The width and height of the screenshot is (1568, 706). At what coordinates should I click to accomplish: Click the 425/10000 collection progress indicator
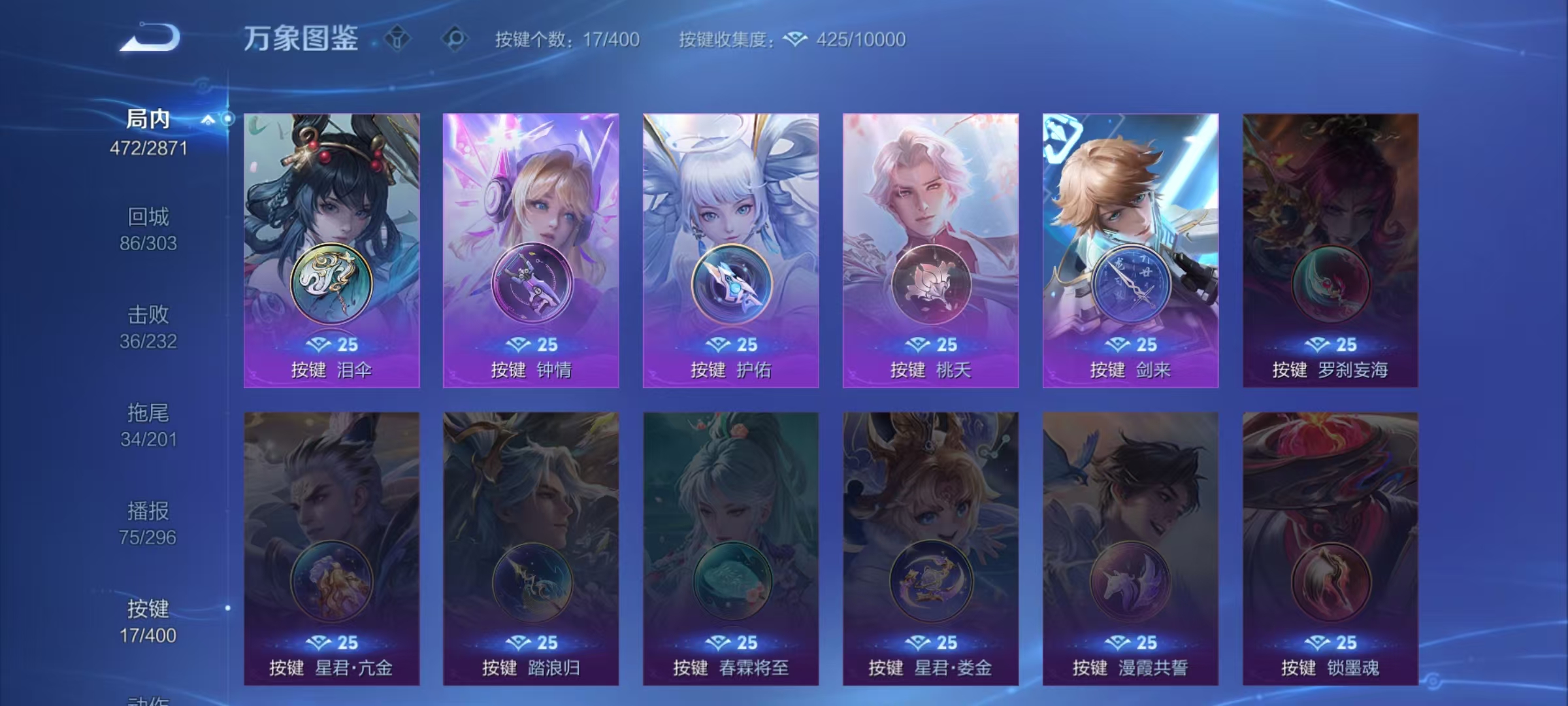click(x=857, y=40)
